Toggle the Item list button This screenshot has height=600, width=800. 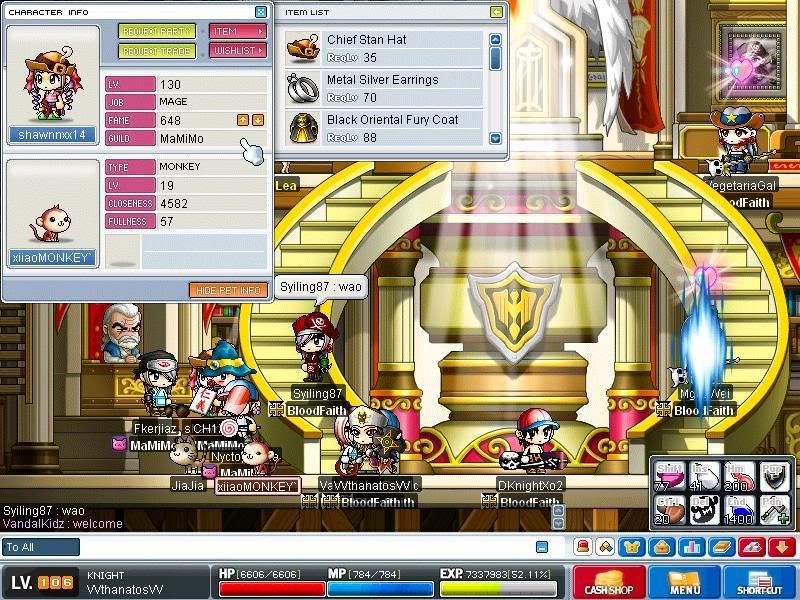coord(238,31)
